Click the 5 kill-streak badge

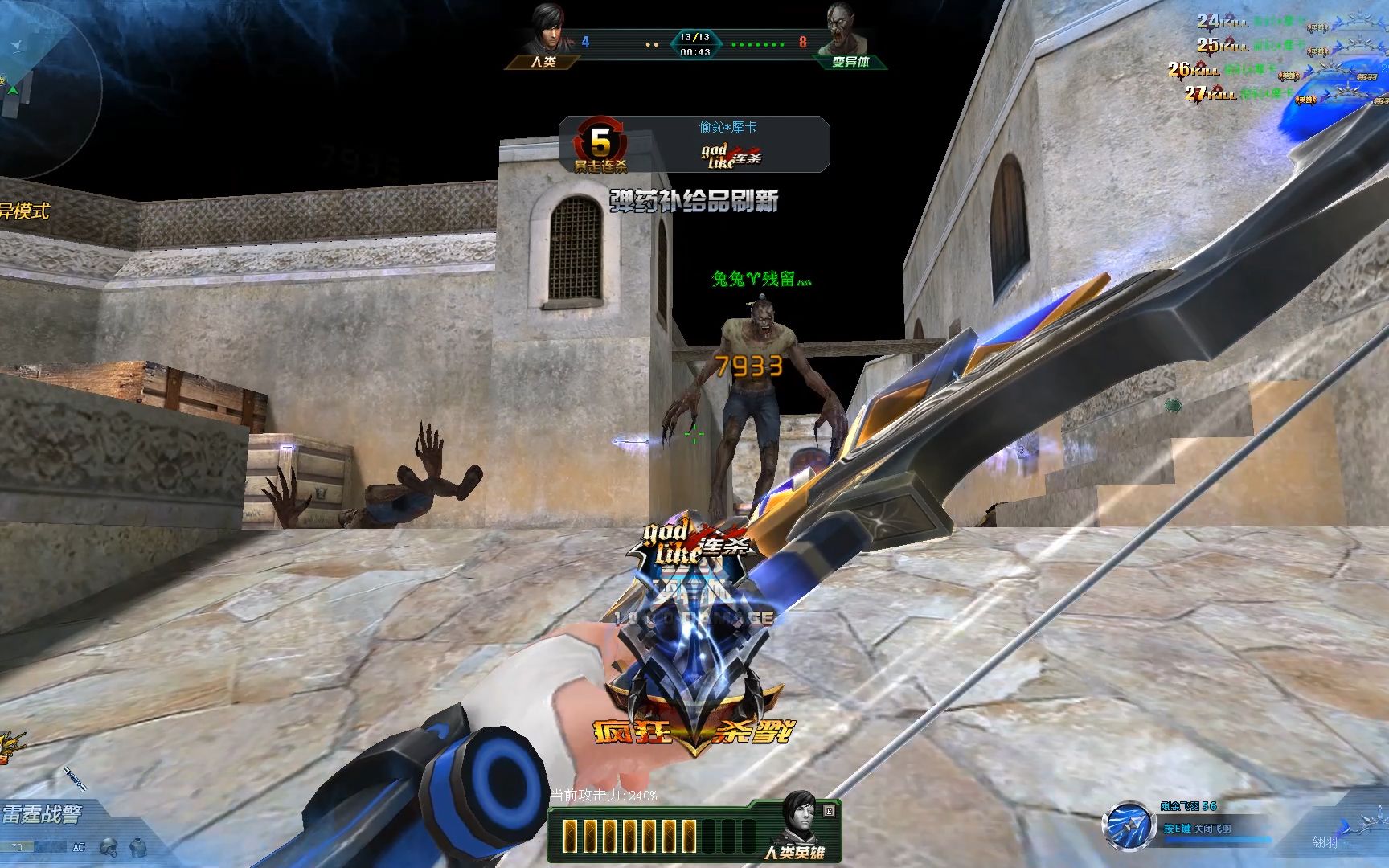tap(600, 143)
